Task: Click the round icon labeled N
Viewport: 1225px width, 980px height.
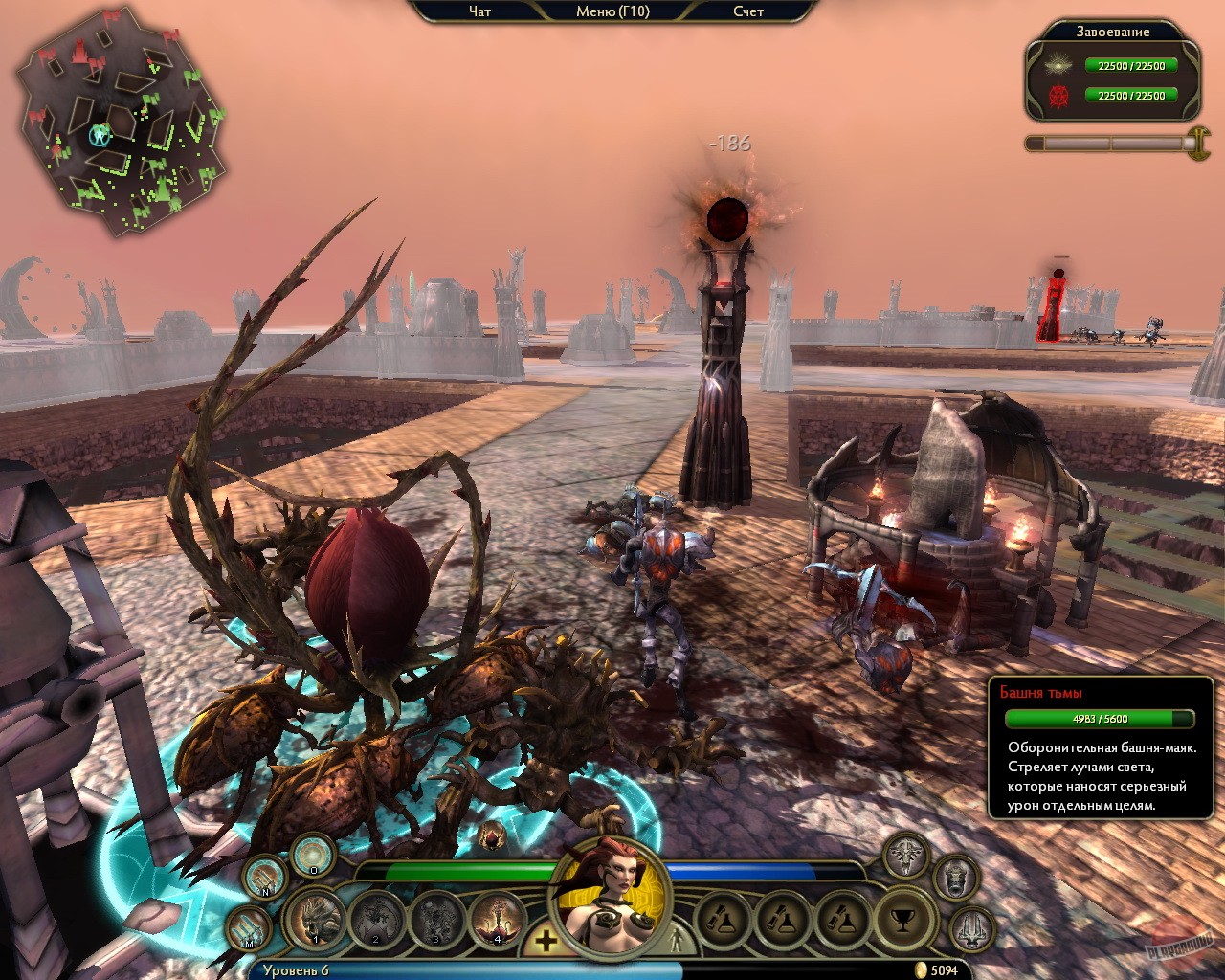Action: (264, 876)
